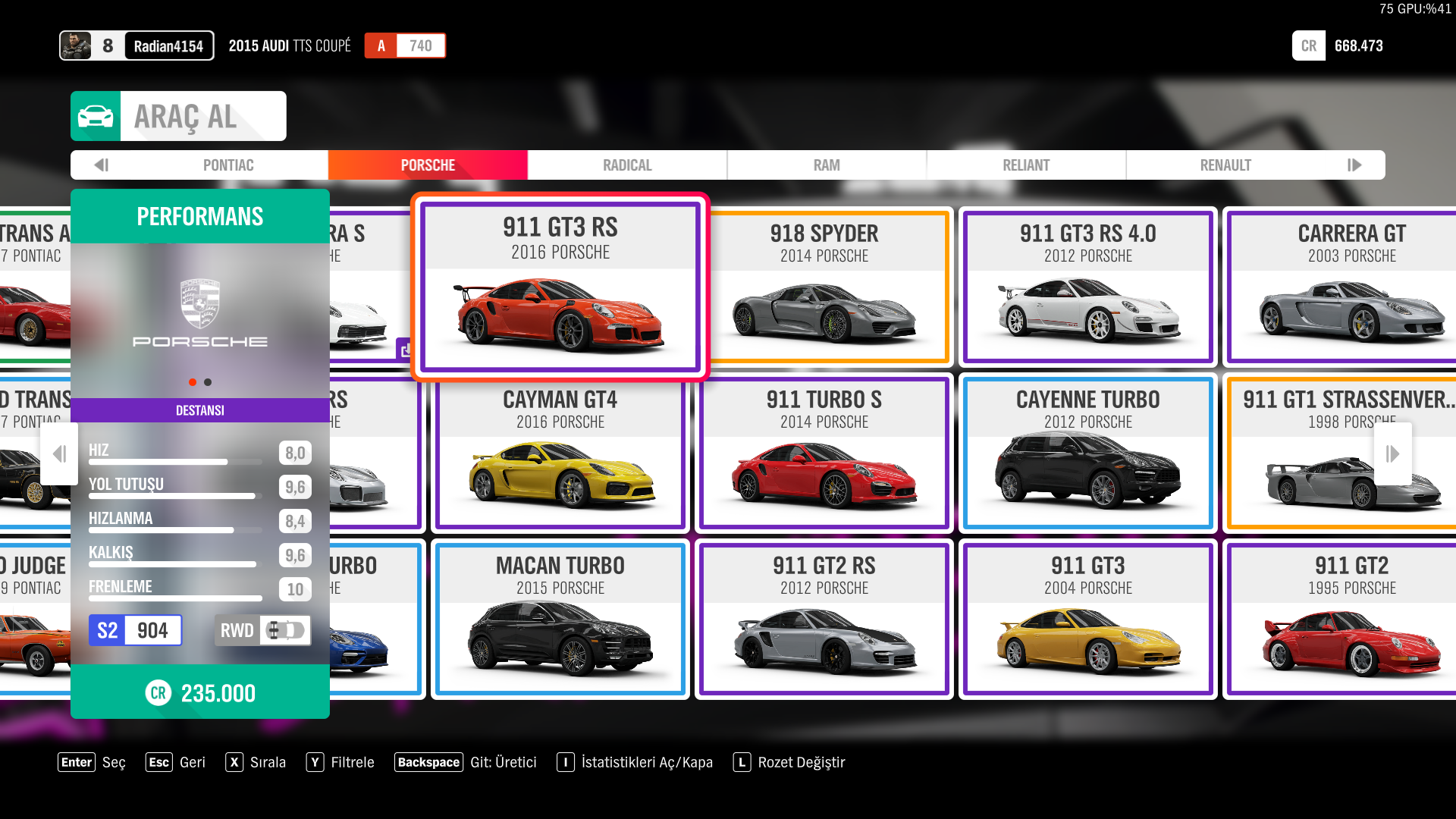
Task: Click the left arrow on the car grid
Action: click(x=59, y=453)
